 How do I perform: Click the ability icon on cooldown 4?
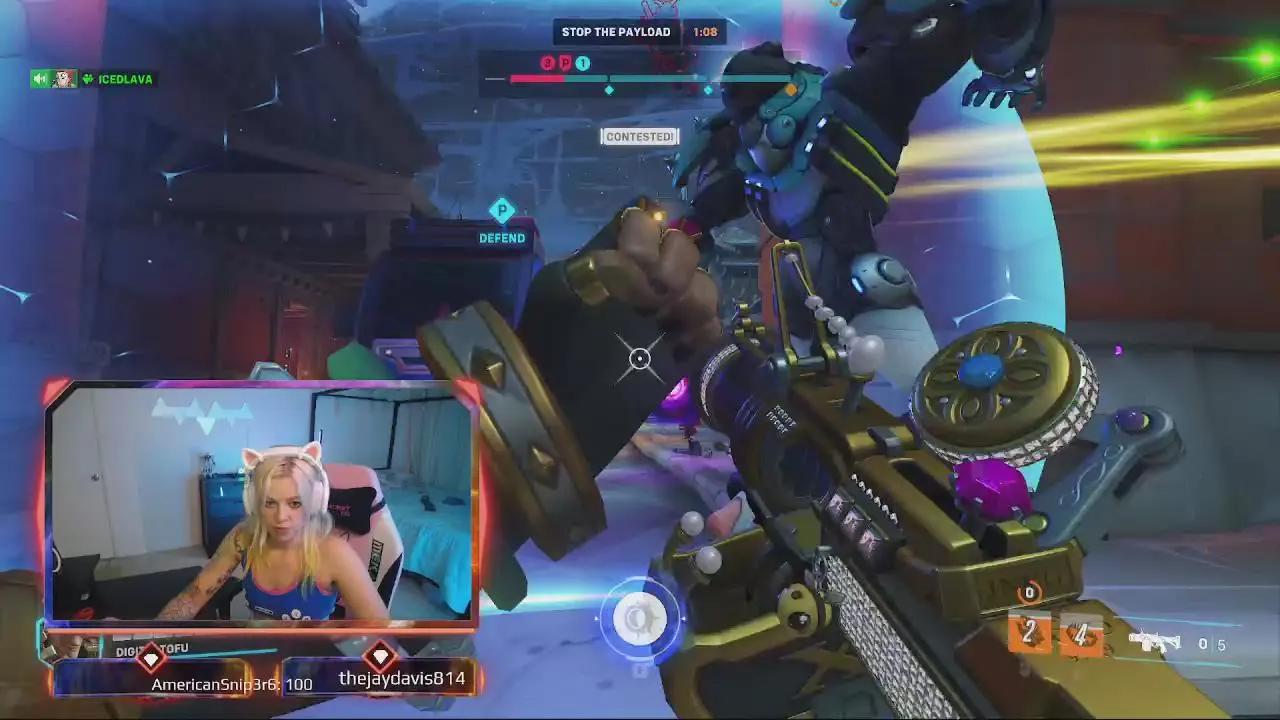[1080, 636]
